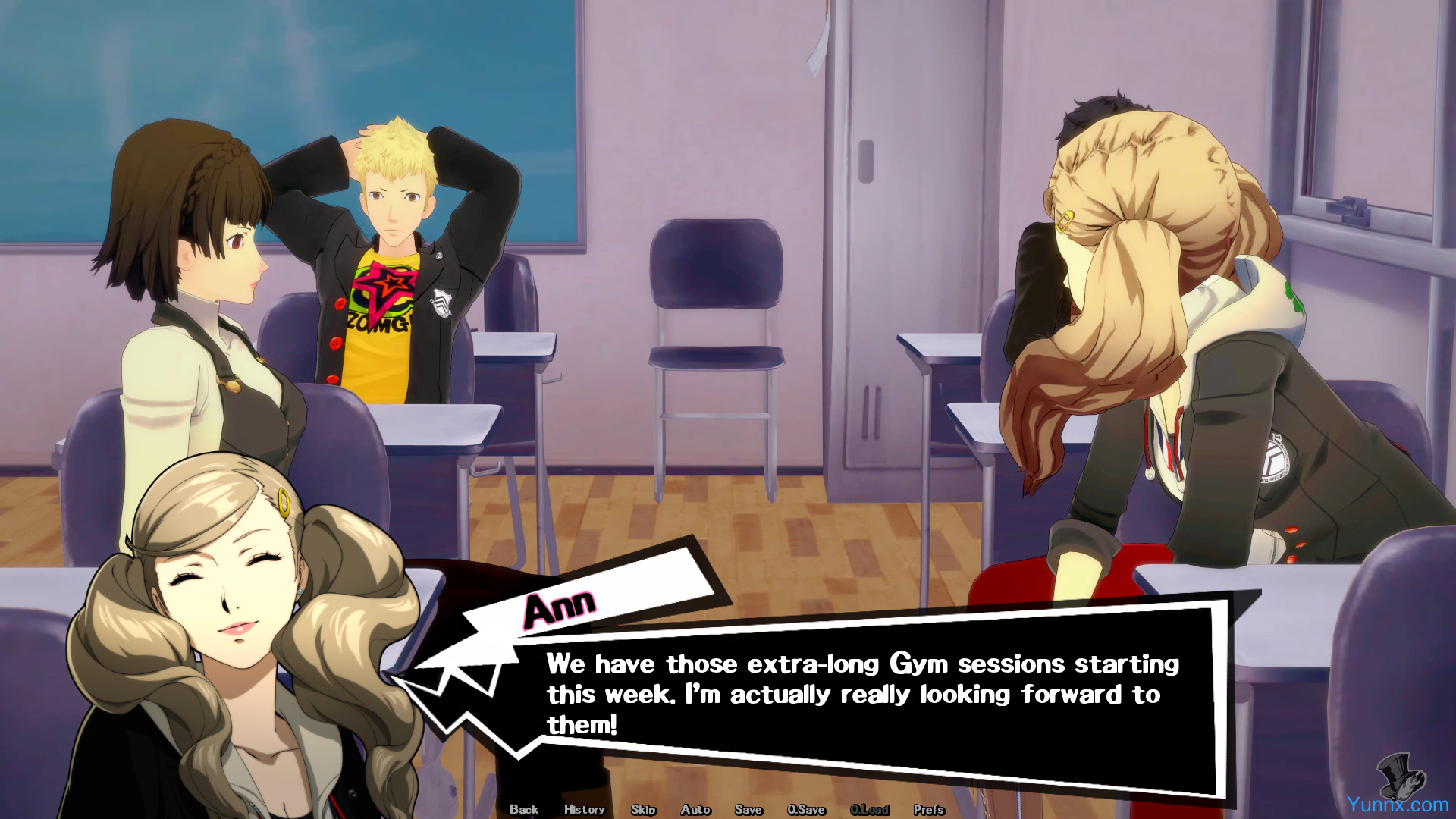
Task: Open the dialogue History log
Action: [x=584, y=809]
